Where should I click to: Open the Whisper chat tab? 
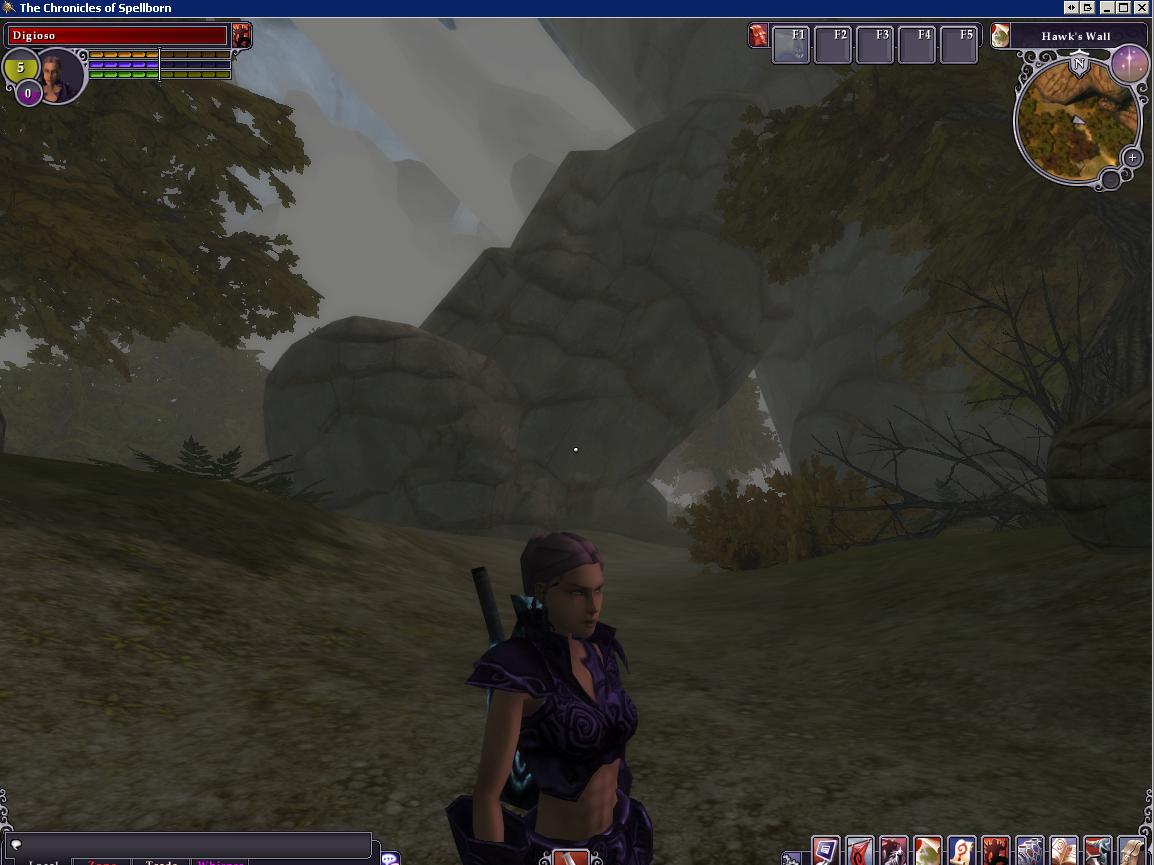pyautogui.click(x=221, y=862)
